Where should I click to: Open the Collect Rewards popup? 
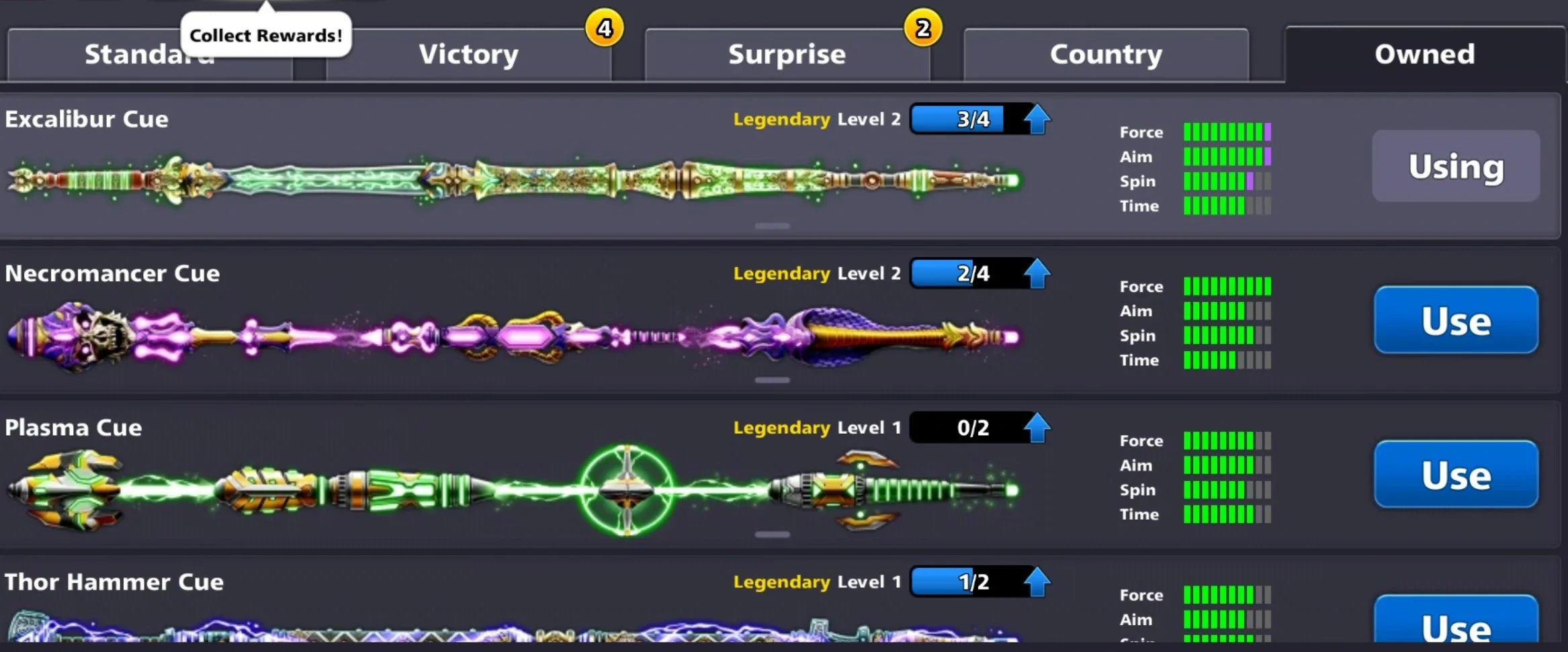coord(266,34)
